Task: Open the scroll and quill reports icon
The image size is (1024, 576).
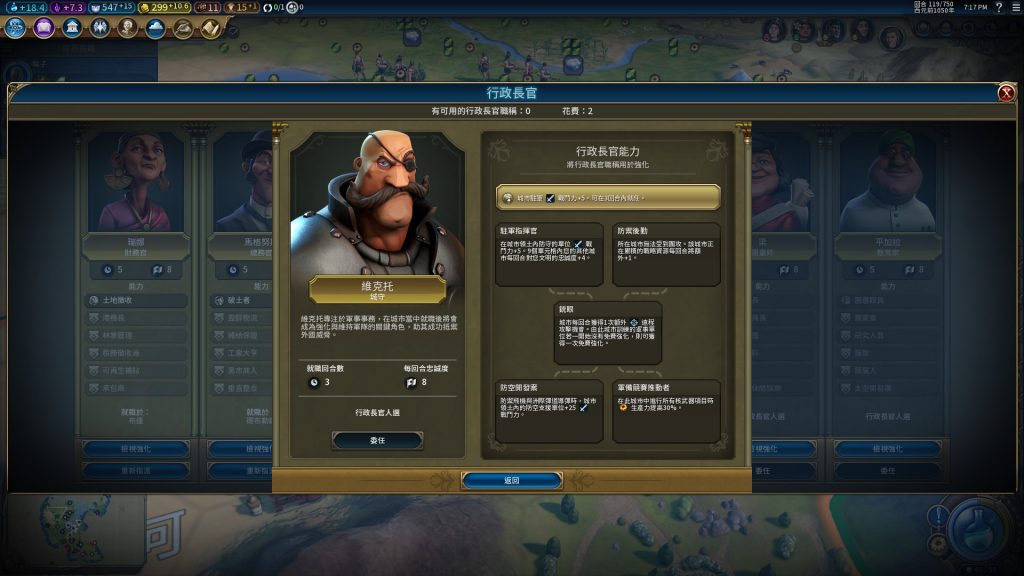Action: 210,28
